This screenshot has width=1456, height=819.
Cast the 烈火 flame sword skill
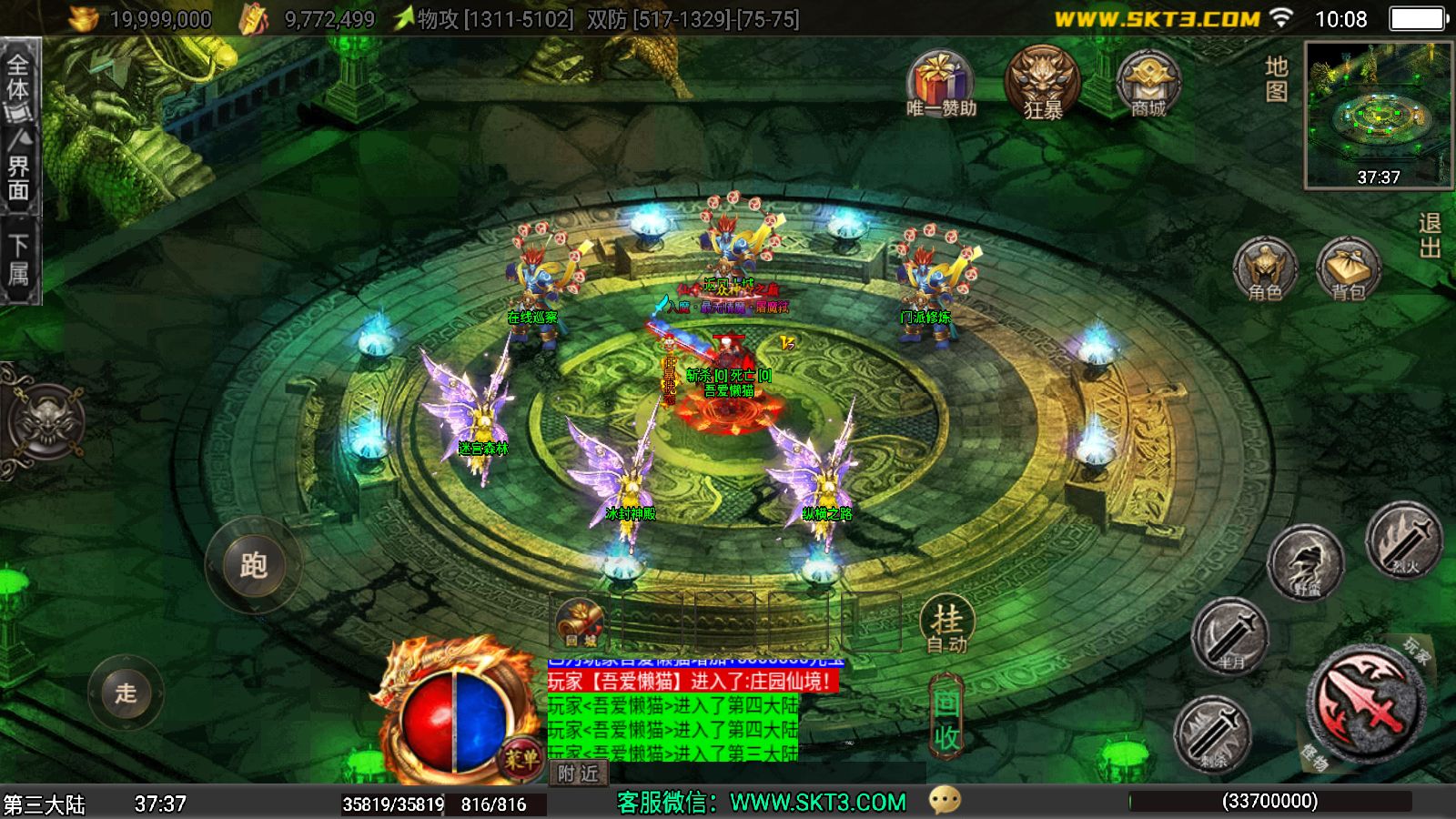1404,541
